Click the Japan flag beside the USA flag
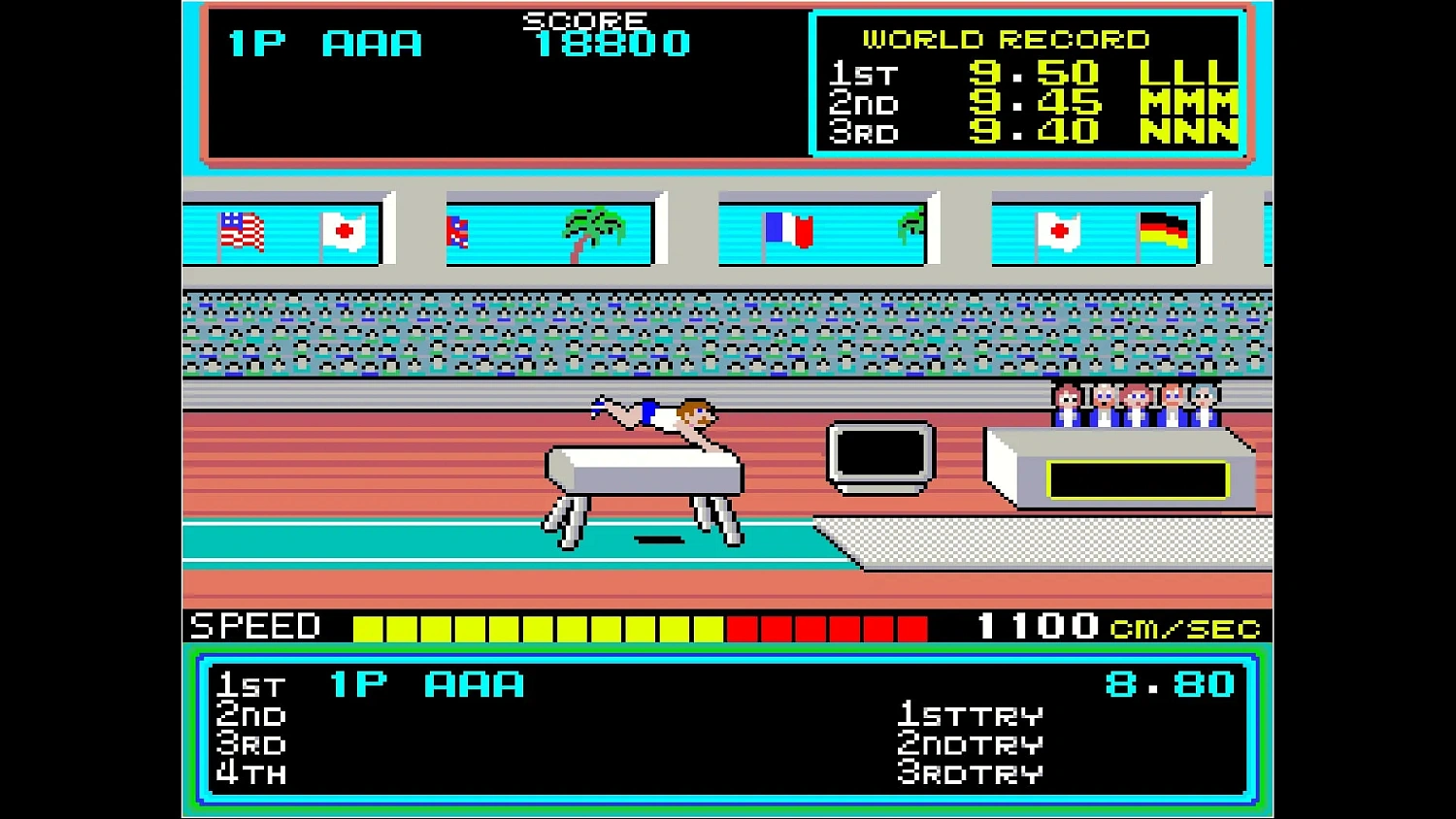 pyautogui.click(x=345, y=231)
